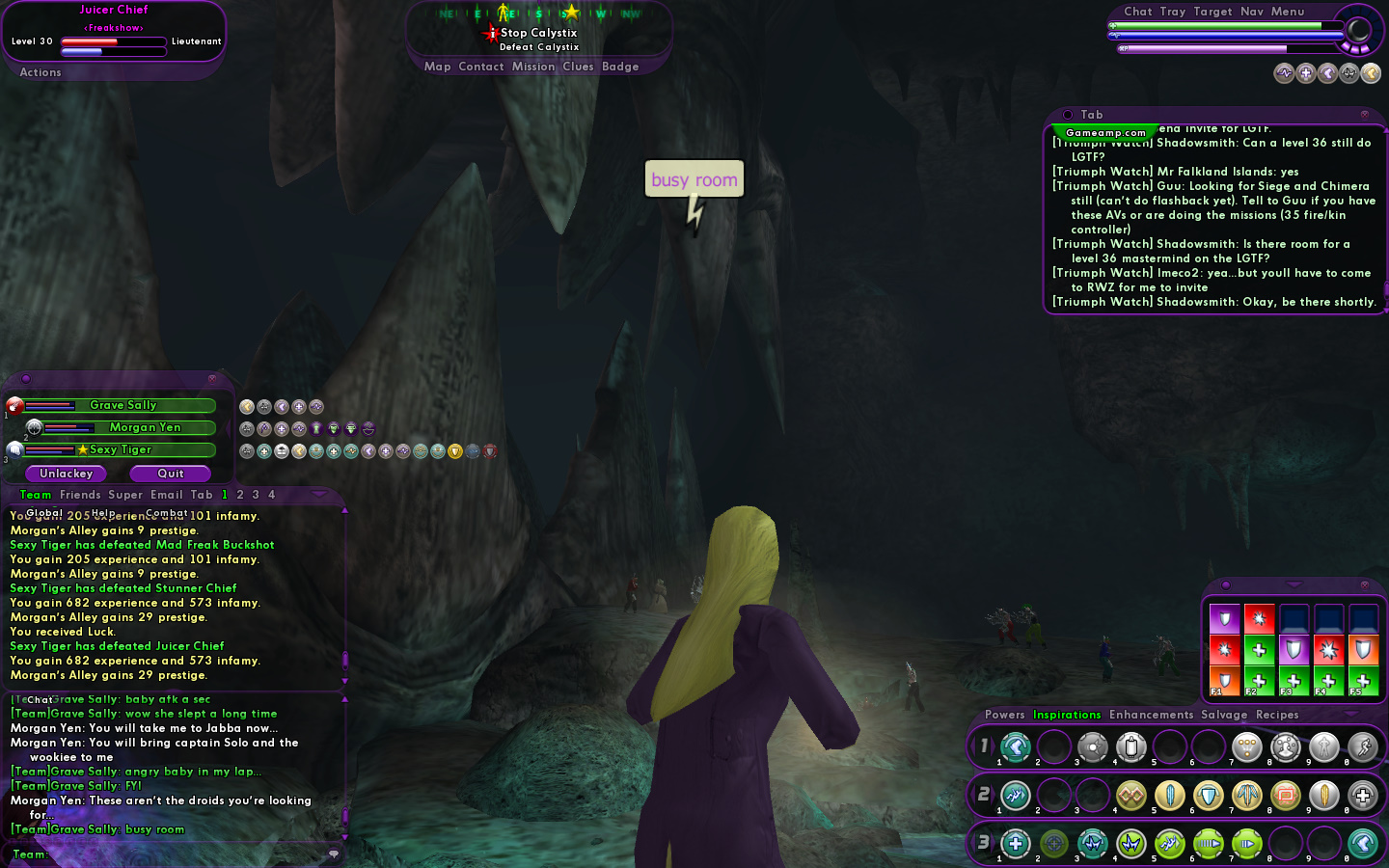Open the Contact window
Viewport: 1389px width, 868px height.
tap(481, 67)
